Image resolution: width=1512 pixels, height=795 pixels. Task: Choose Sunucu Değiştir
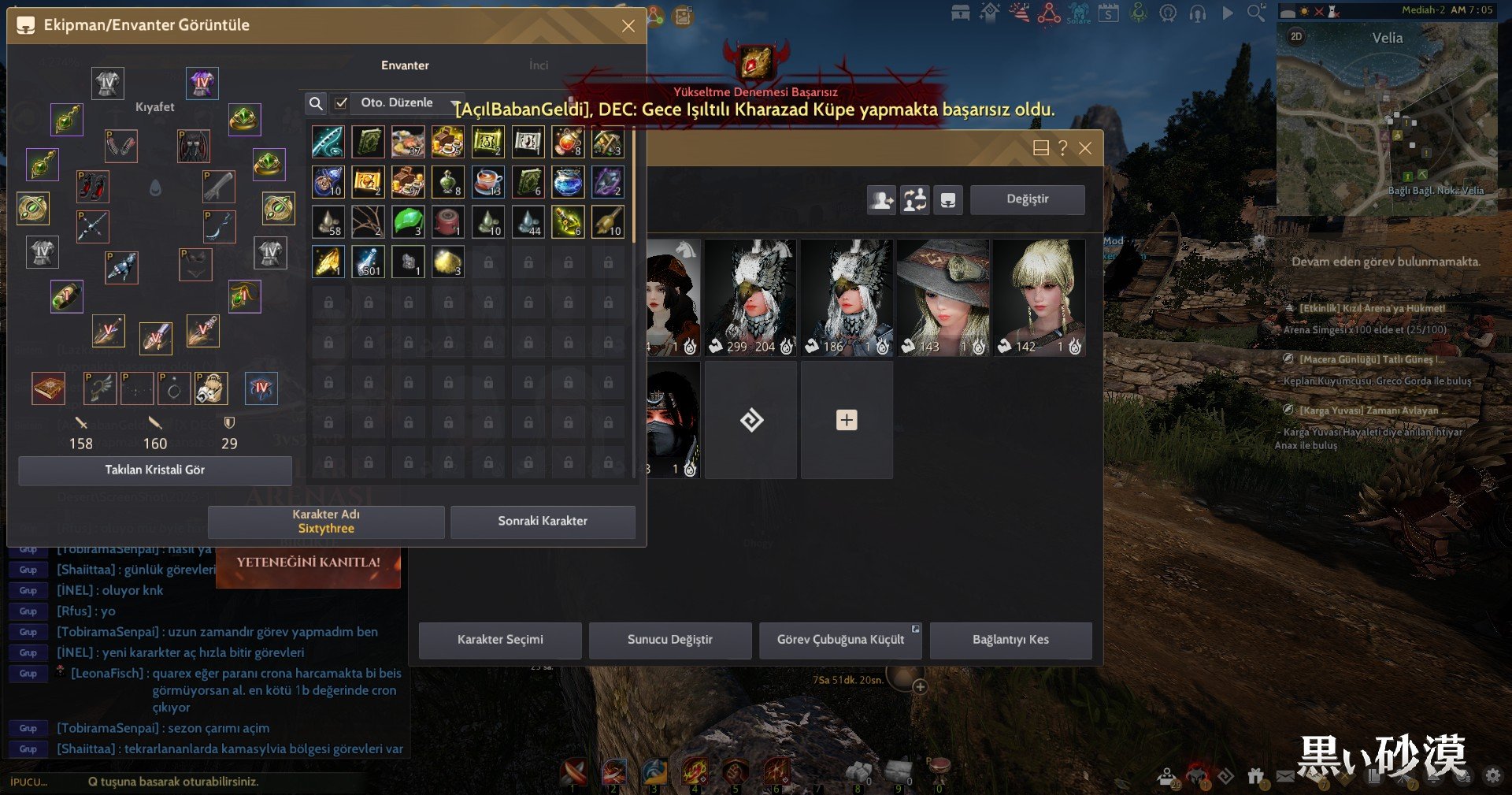pyautogui.click(x=670, y=640)
